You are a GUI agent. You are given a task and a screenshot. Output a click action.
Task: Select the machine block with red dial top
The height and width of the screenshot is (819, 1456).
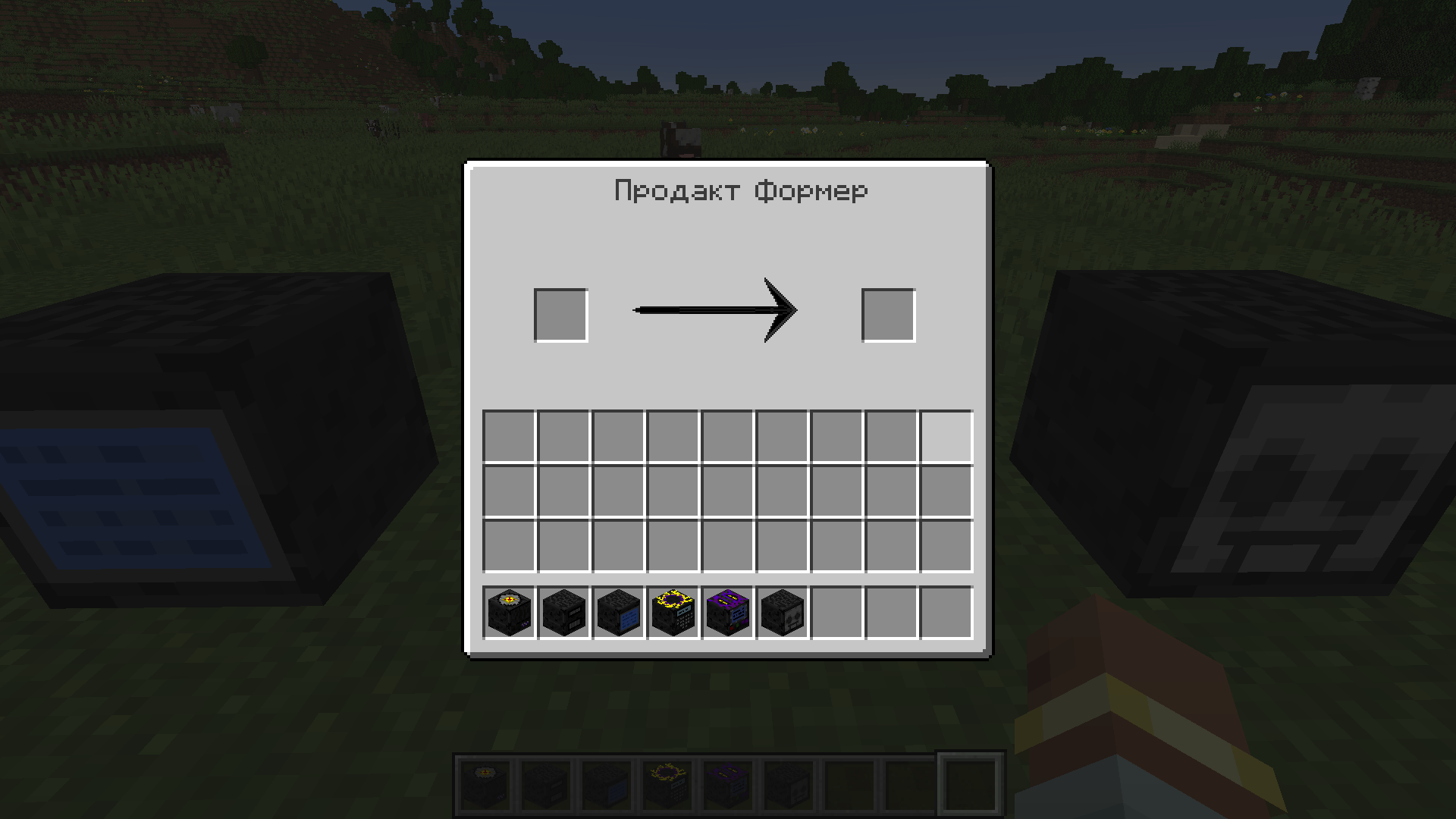(508, 612)
